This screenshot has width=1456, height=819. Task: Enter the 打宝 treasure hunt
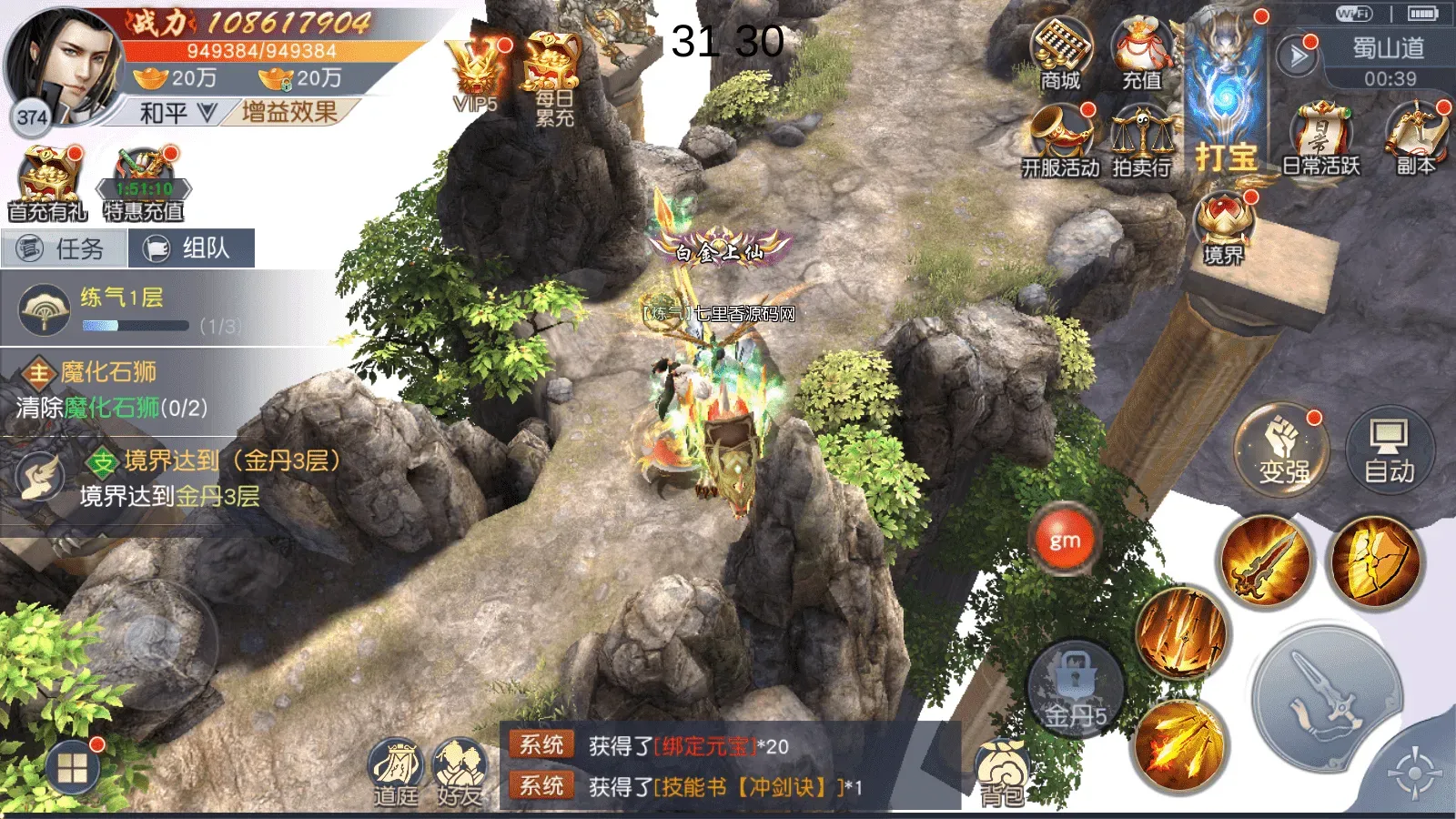click(x=1226, y=100)
